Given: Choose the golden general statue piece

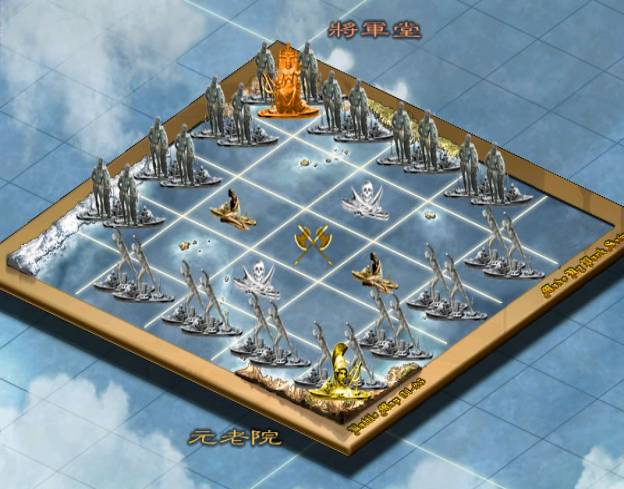Looking at the screenshot, I should (285, 82).
